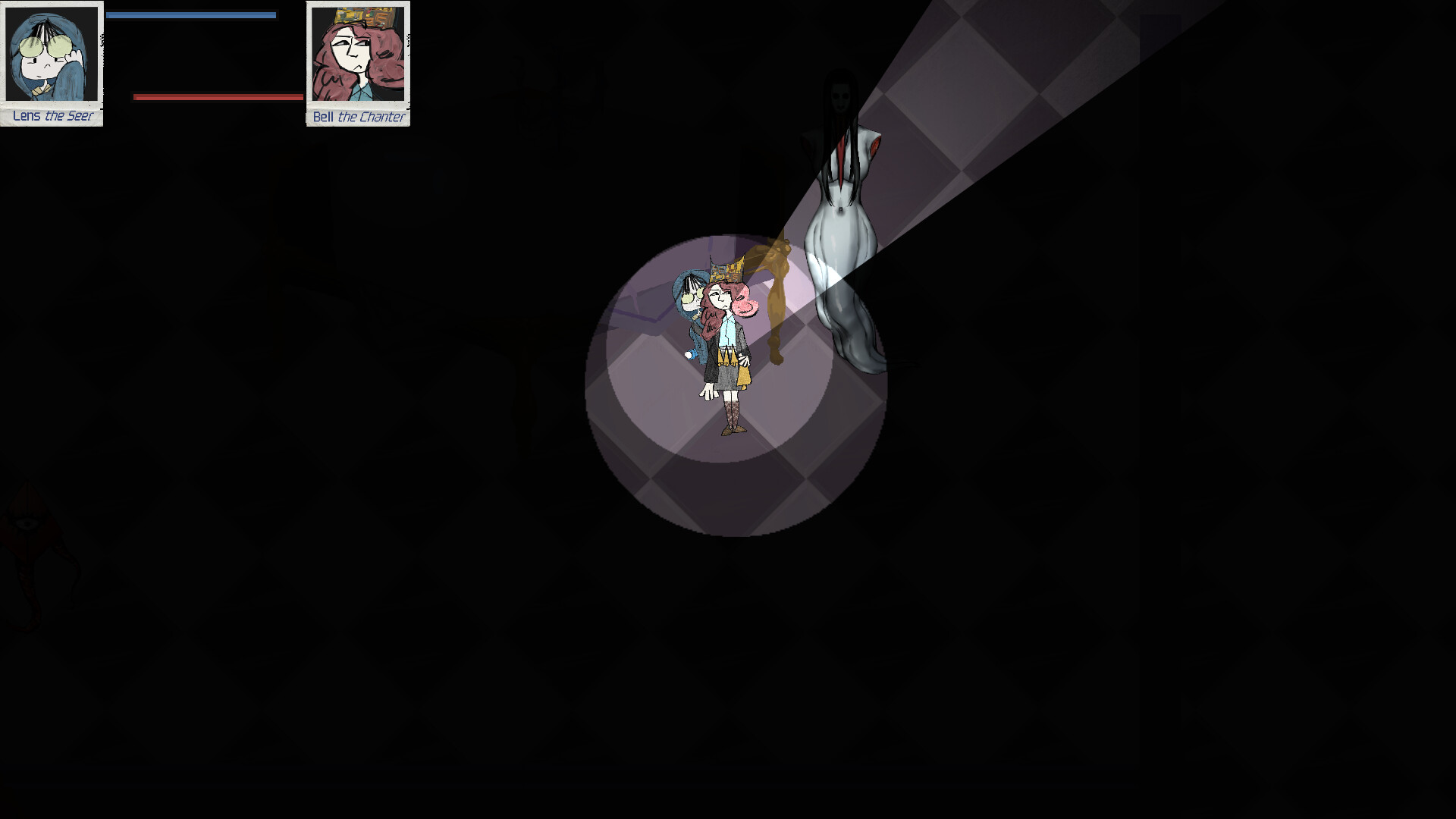Viewport: 1456px width, 819px height.
Task: Click the pink accessory in Bell's hair
Action: 743,307
